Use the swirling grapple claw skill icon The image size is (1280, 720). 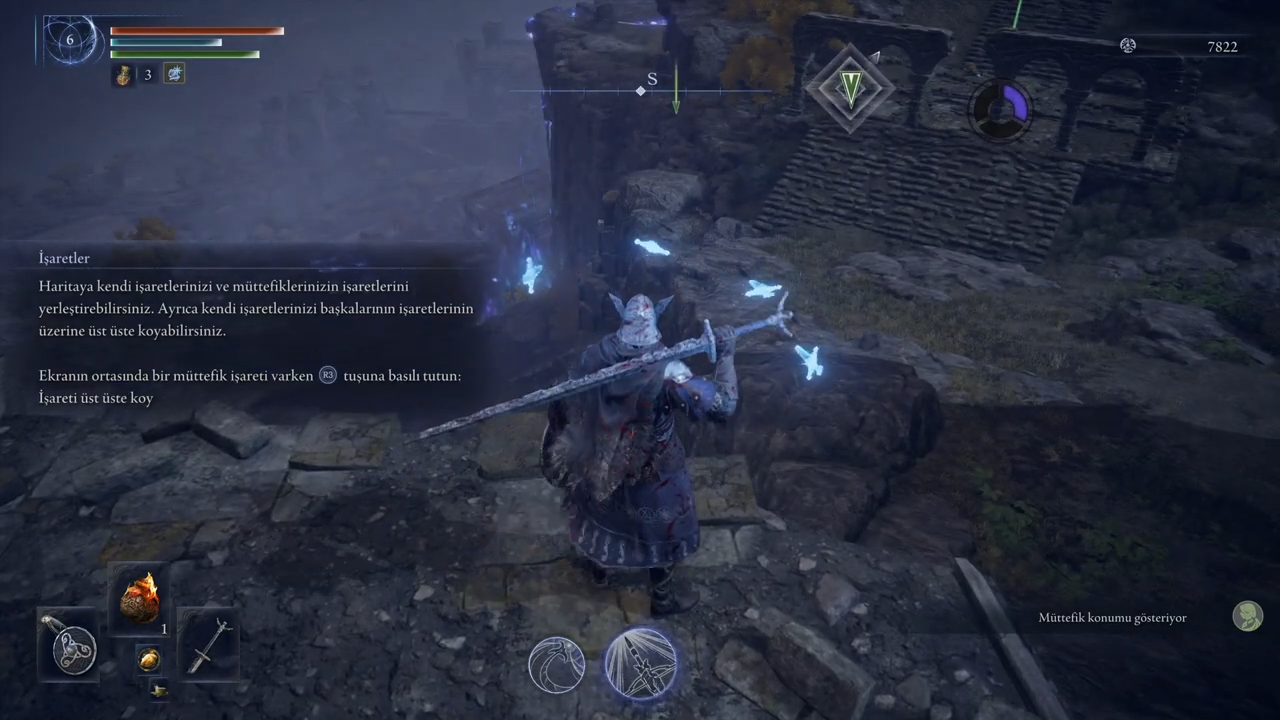(x=557, y=665)
